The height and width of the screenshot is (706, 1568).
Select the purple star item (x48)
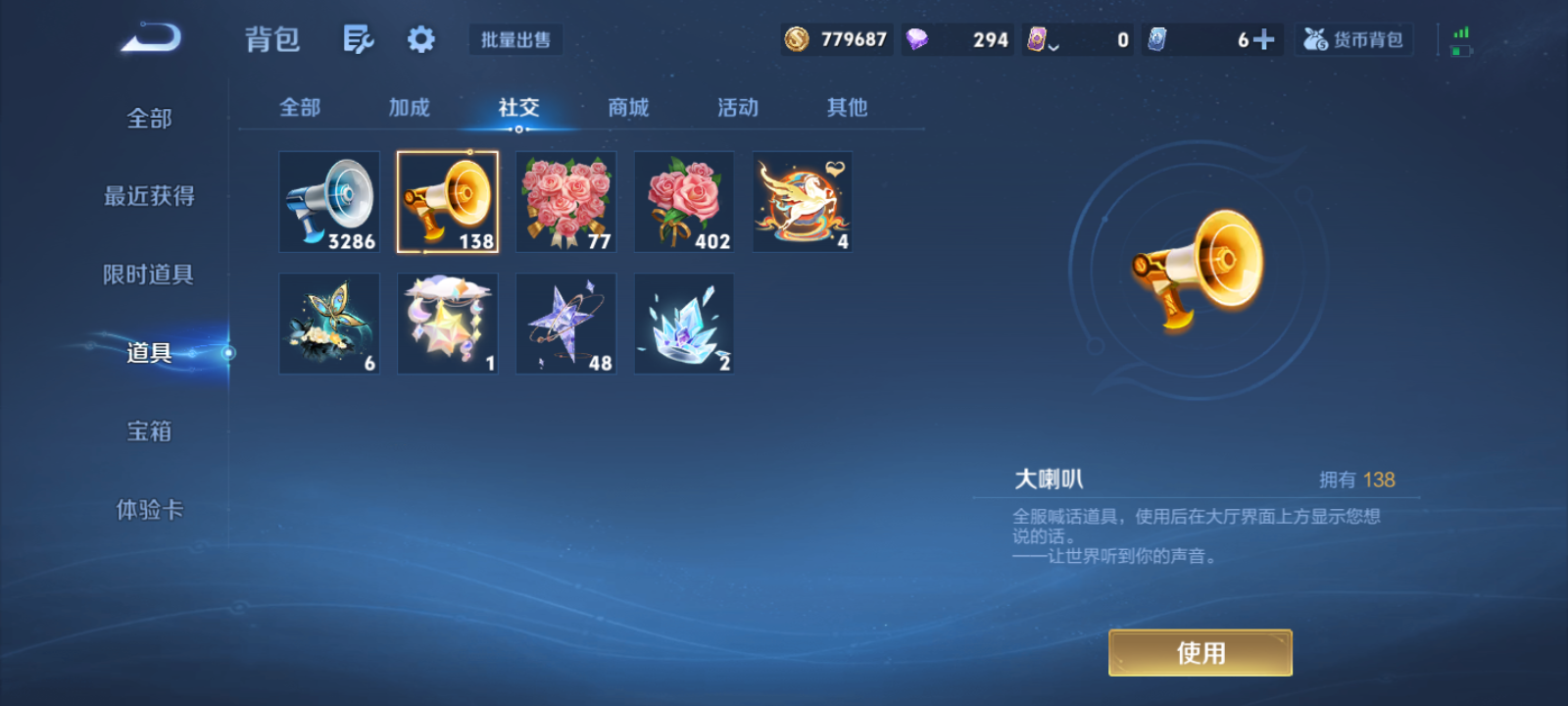point(565,324)
